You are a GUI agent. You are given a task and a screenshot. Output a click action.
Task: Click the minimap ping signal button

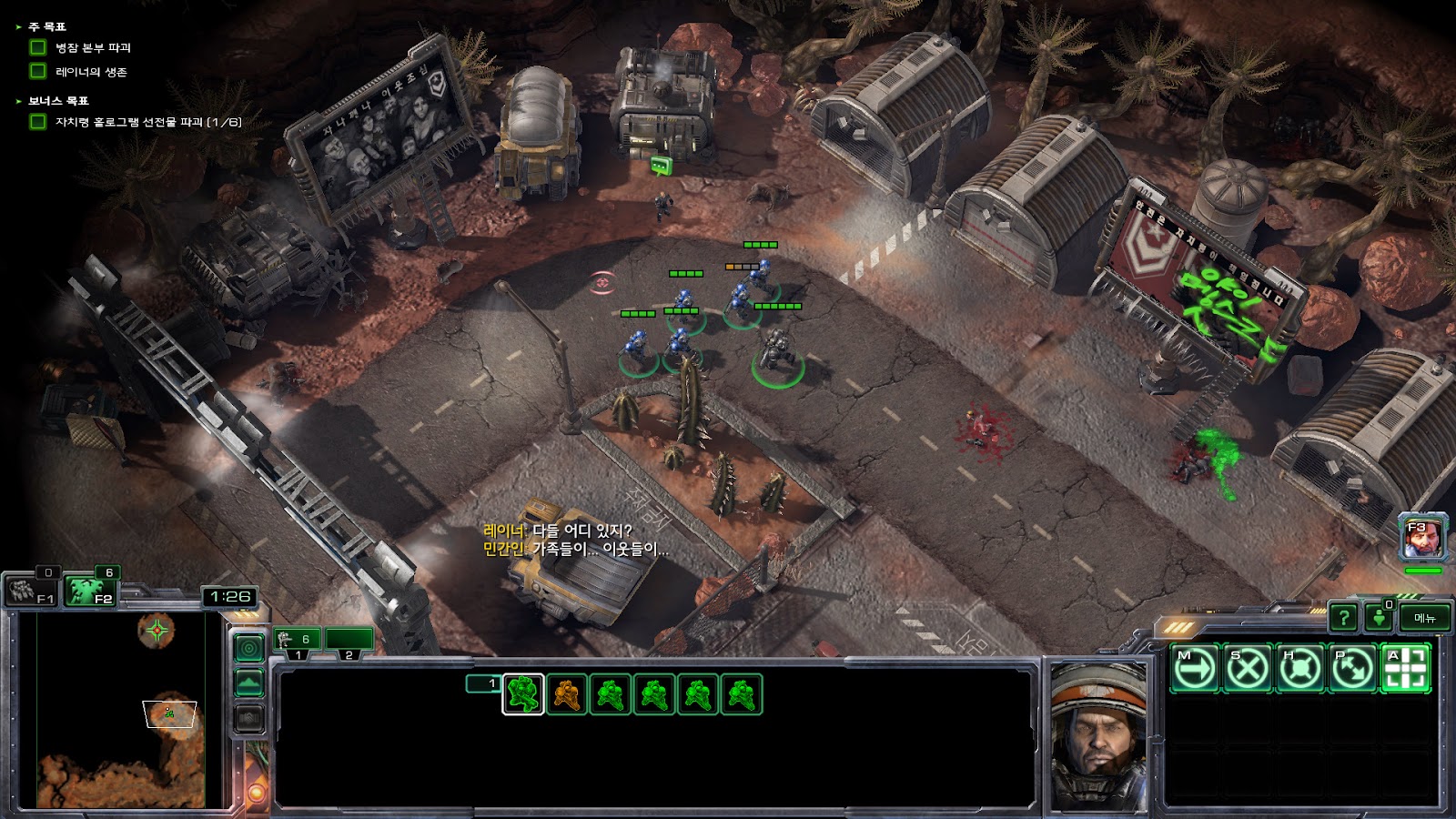coord(249,647)
